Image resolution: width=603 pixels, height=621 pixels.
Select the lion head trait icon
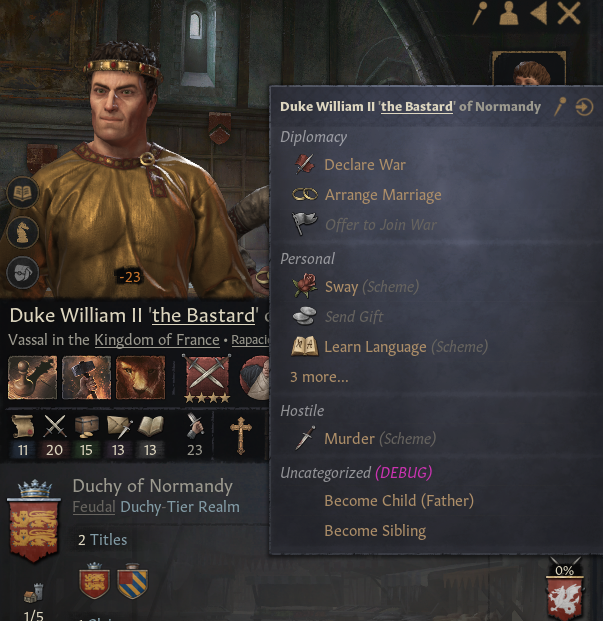pos(140,378)
